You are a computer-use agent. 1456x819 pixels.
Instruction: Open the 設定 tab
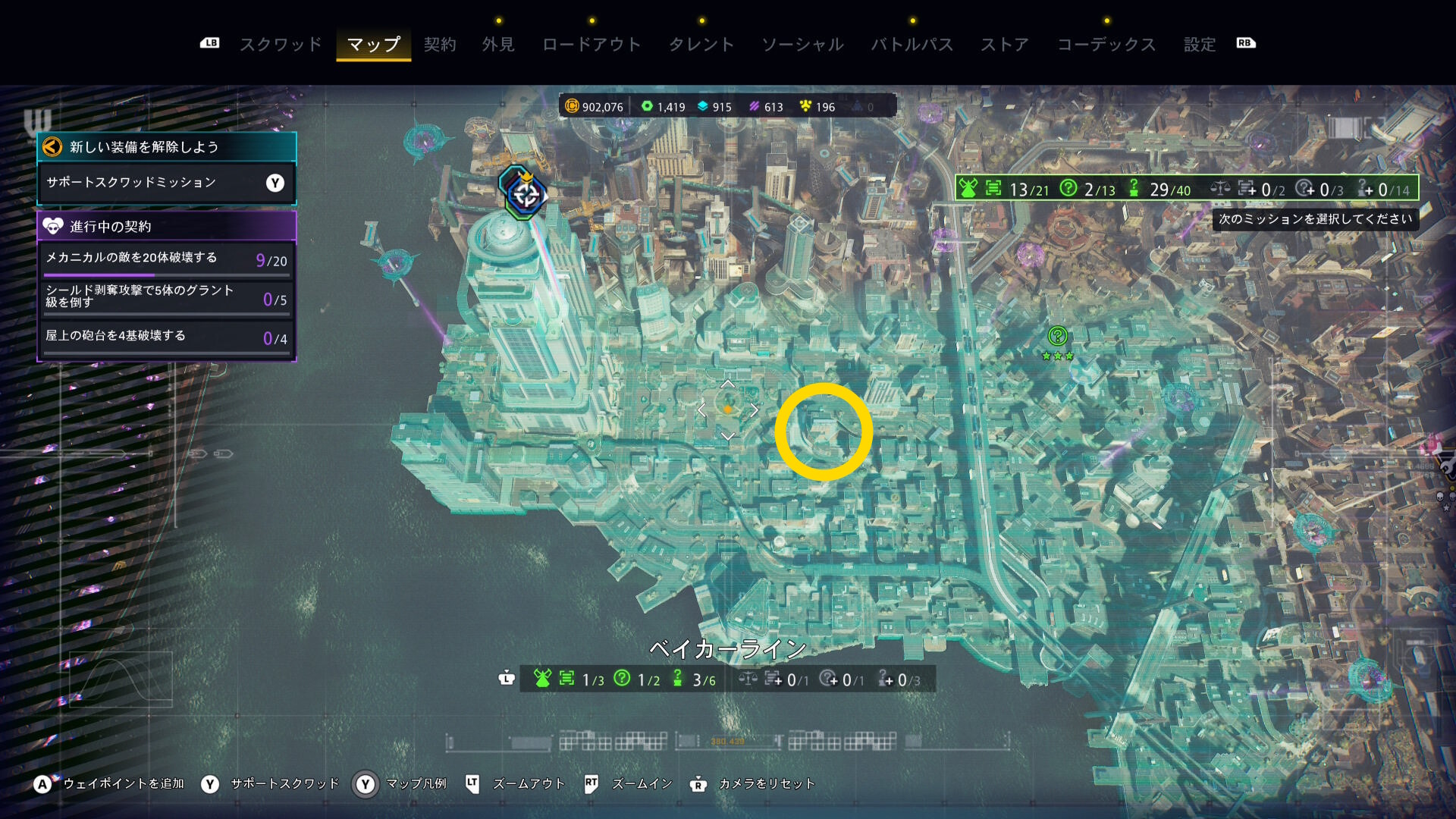click(x=1200, y=45)
